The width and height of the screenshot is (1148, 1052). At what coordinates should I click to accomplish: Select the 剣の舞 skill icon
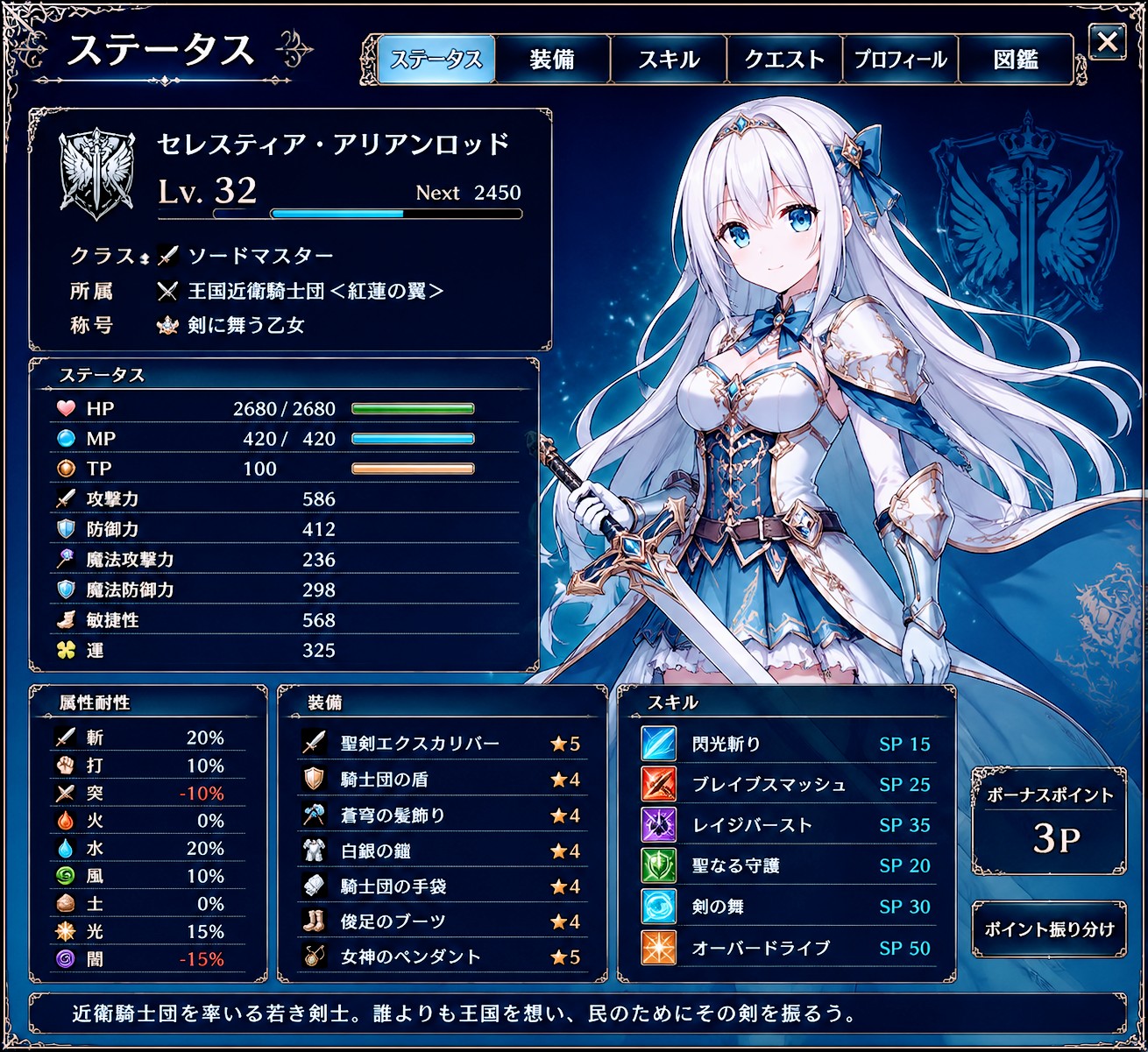click(657, 907)
